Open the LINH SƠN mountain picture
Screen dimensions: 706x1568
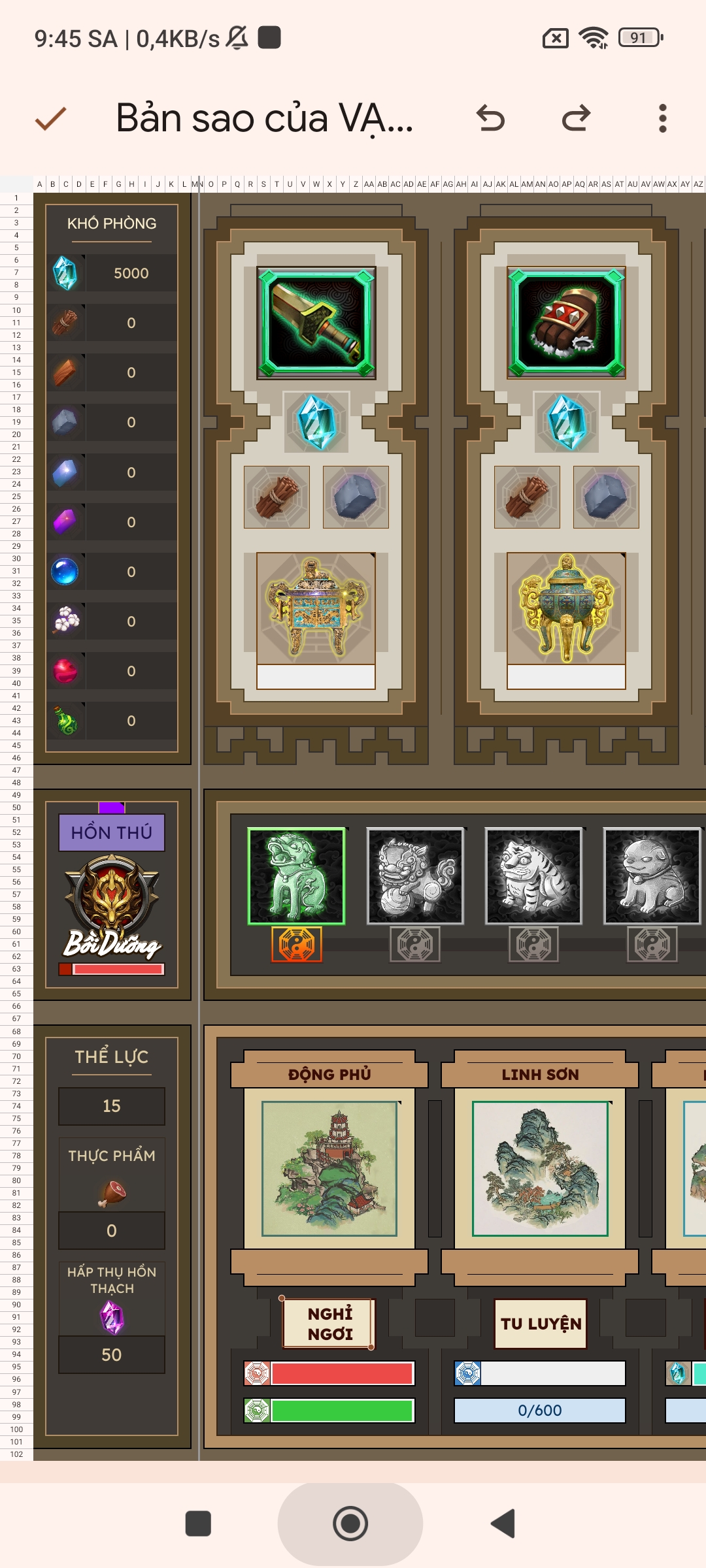click(540, 1168)
